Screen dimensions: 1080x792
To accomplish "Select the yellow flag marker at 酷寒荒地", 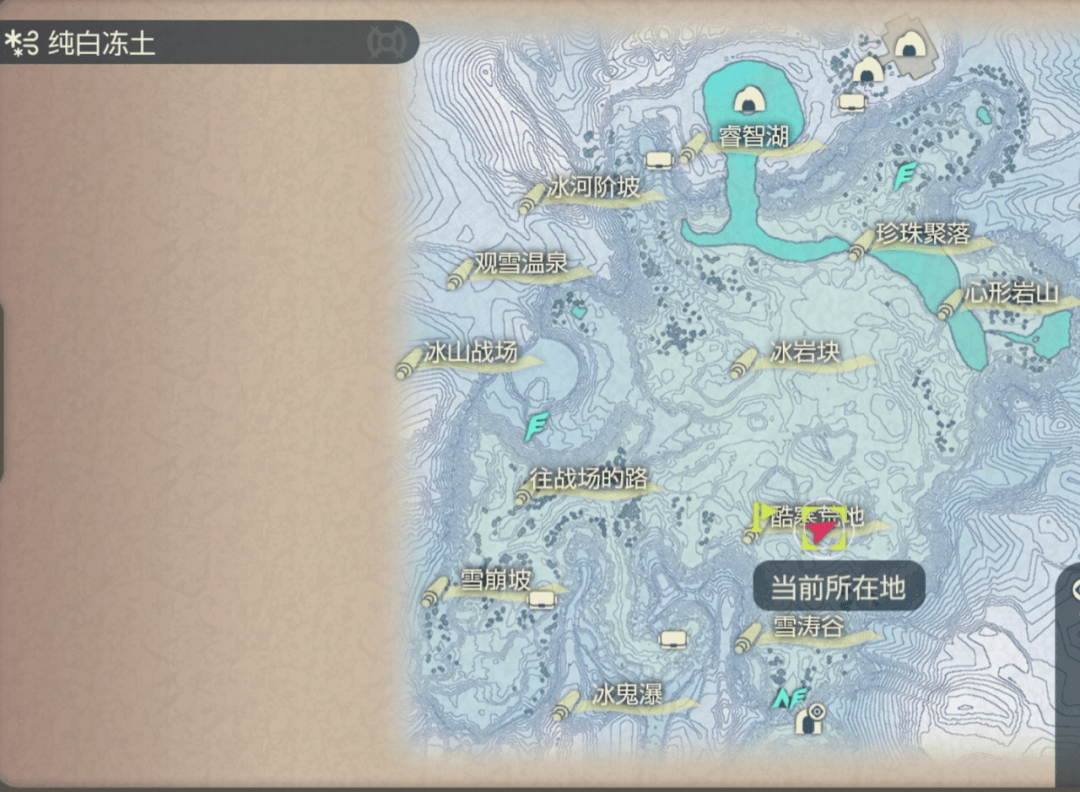I will pos(764,515).
